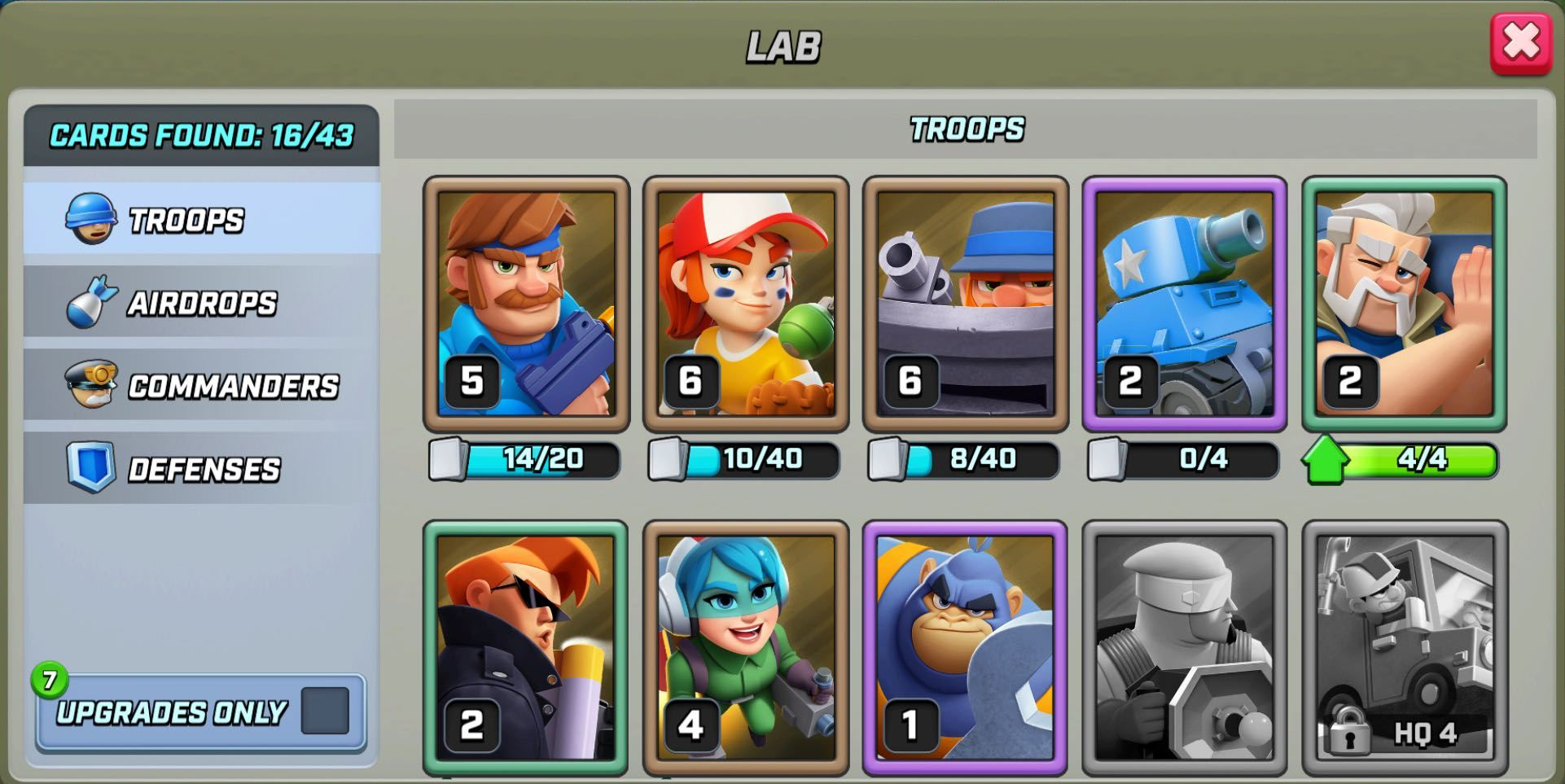This screenshot has height=784, width=1565.
Task: Show the Commanders category
Action: [202, 386]
